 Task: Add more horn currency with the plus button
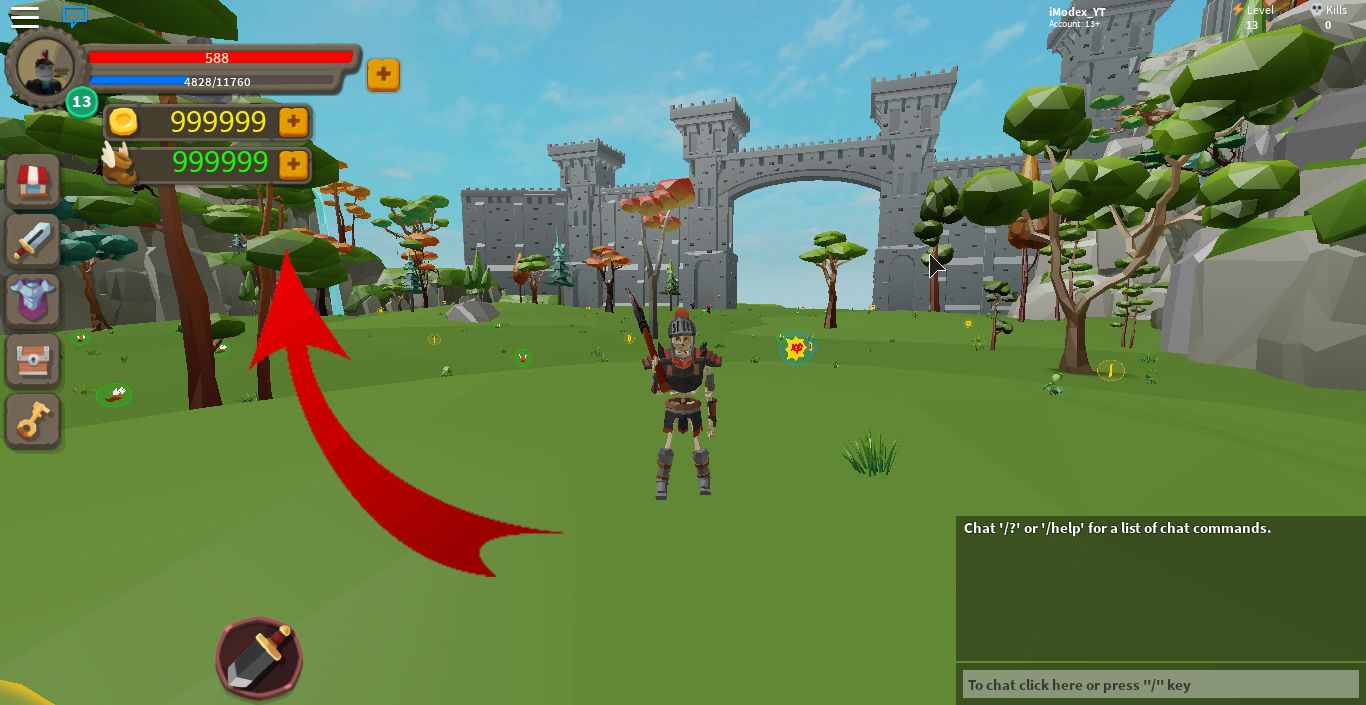tap(293, 163)
